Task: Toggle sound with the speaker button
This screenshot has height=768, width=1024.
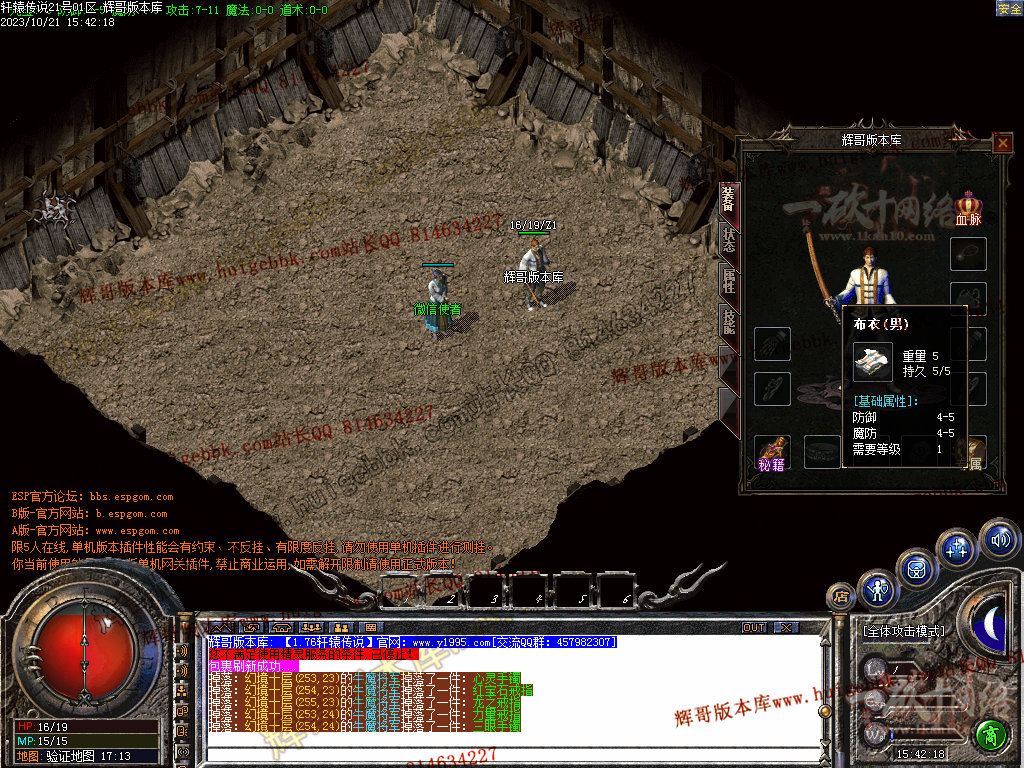Action: coord(998,540)
